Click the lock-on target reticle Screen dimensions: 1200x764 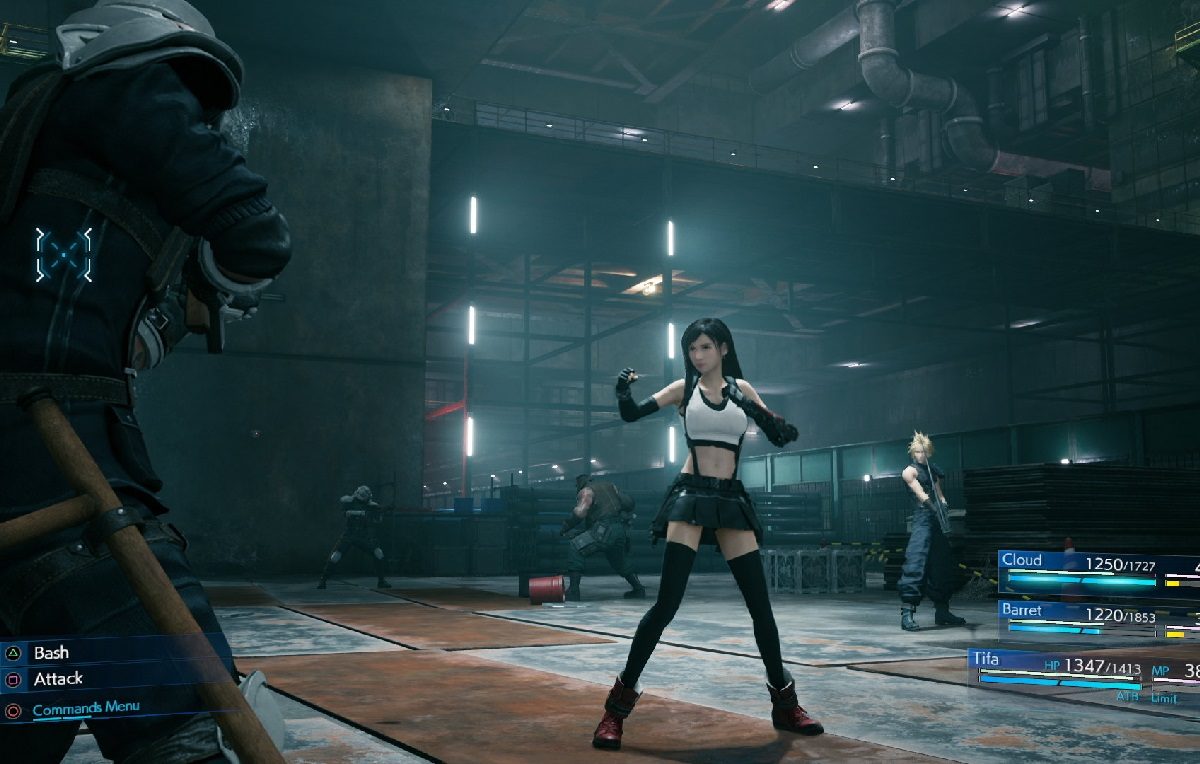click(x=64, y=254)
